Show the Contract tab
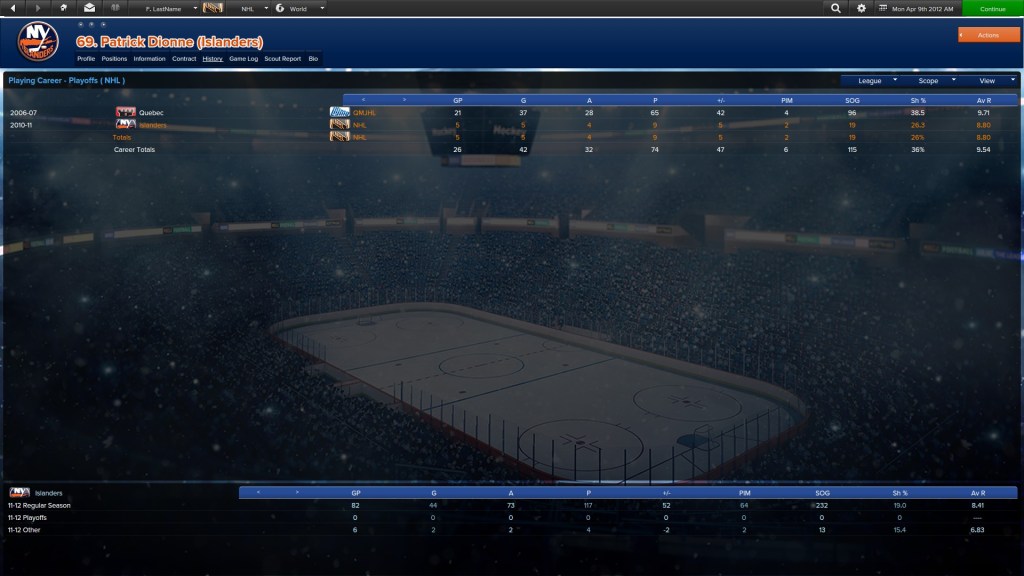The width and height of the screenshot is (1024, 576). coord(184,59)
